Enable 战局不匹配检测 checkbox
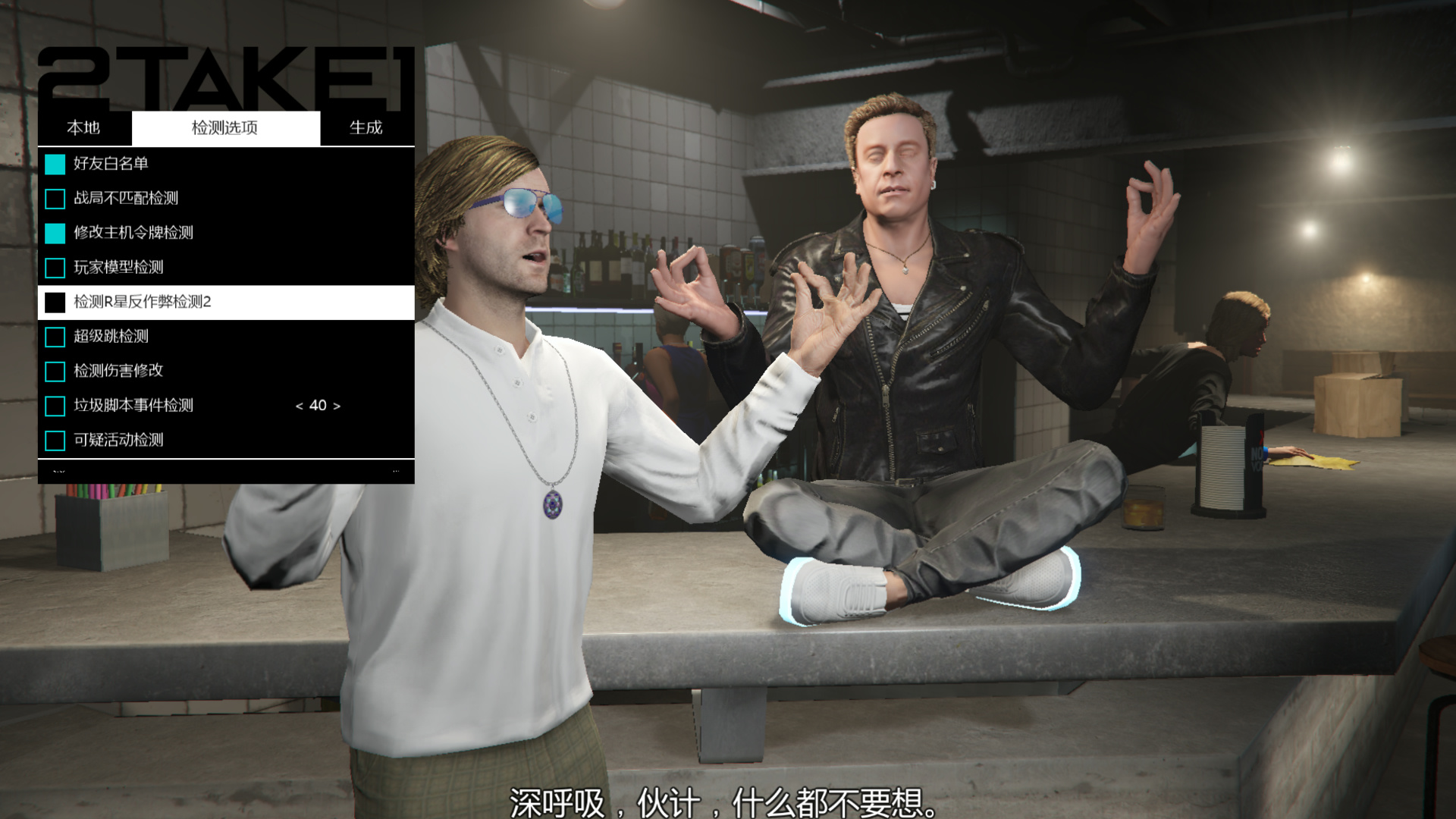 (55, 198)
